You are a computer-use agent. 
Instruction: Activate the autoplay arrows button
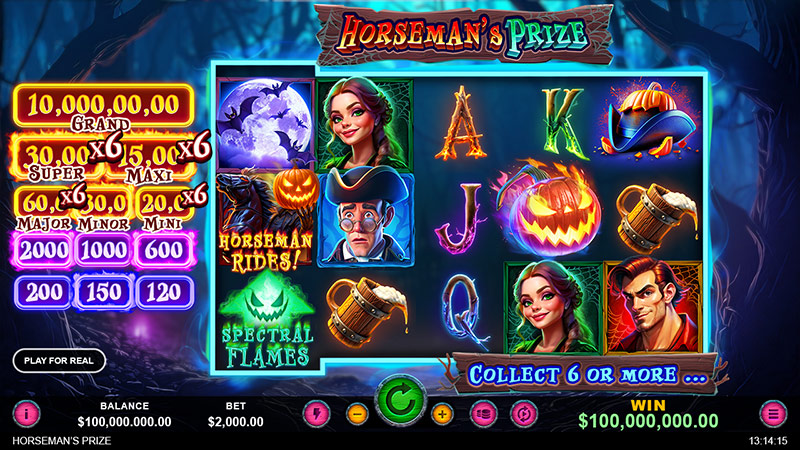coord(521,412)
